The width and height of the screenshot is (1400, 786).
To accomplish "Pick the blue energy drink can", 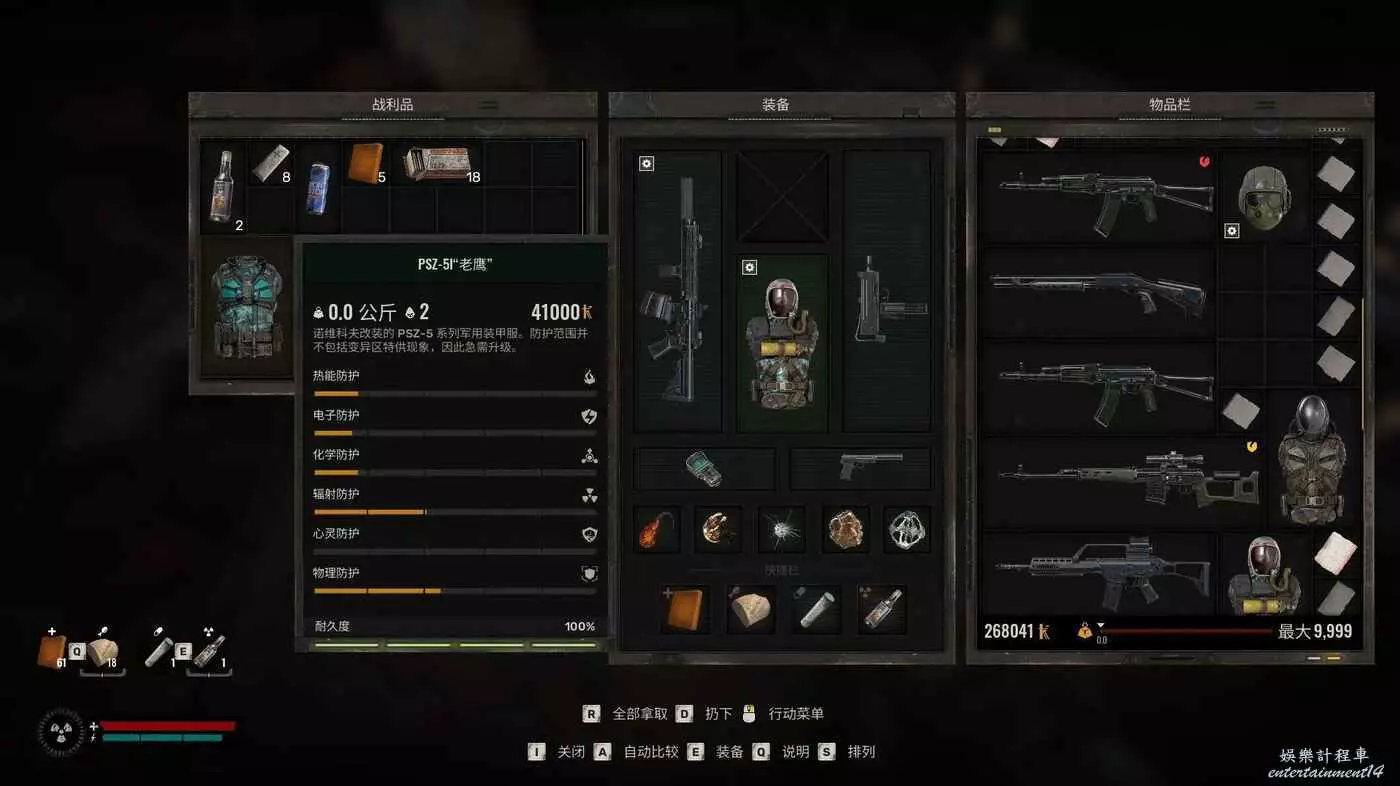I will point(318,186).
